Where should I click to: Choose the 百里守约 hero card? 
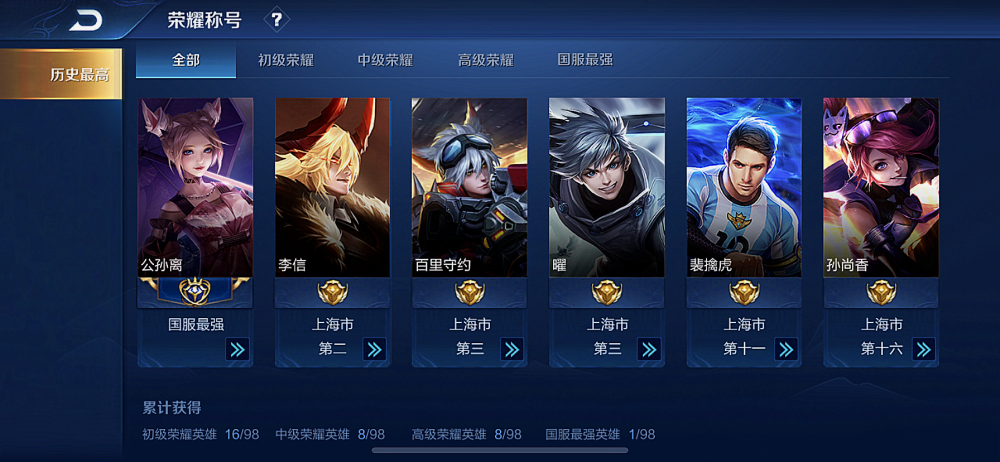469,188
